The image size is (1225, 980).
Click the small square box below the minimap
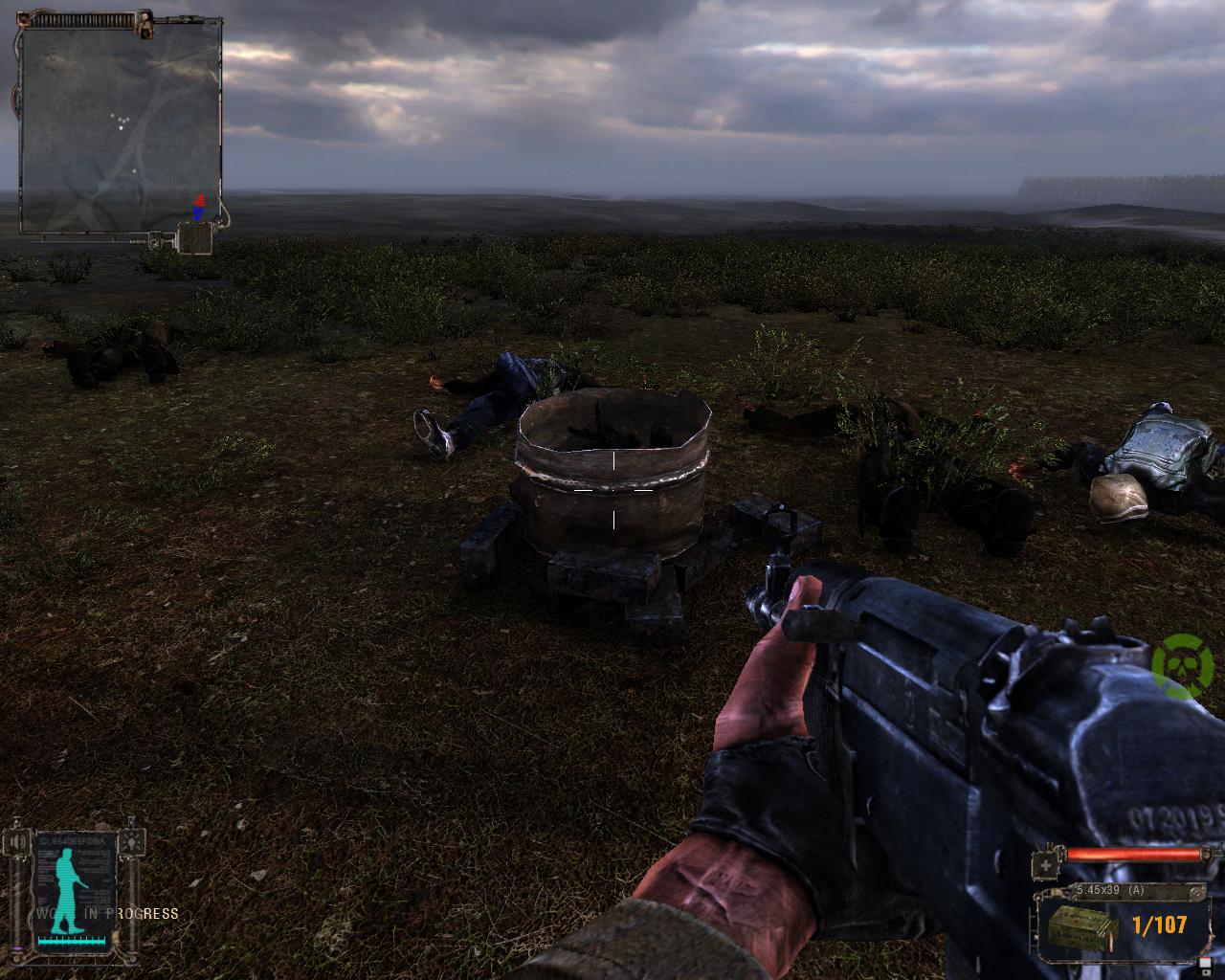[x=194, y=238]
